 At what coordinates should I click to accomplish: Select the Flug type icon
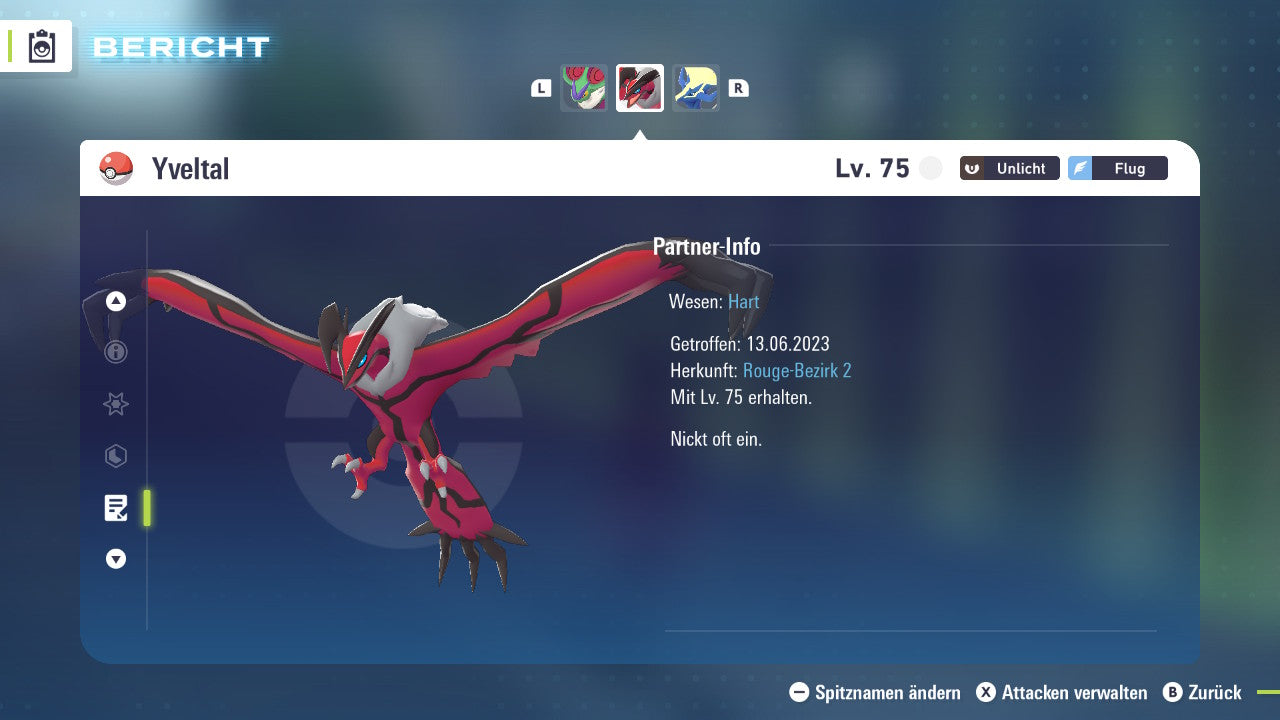coord(1118,168)
